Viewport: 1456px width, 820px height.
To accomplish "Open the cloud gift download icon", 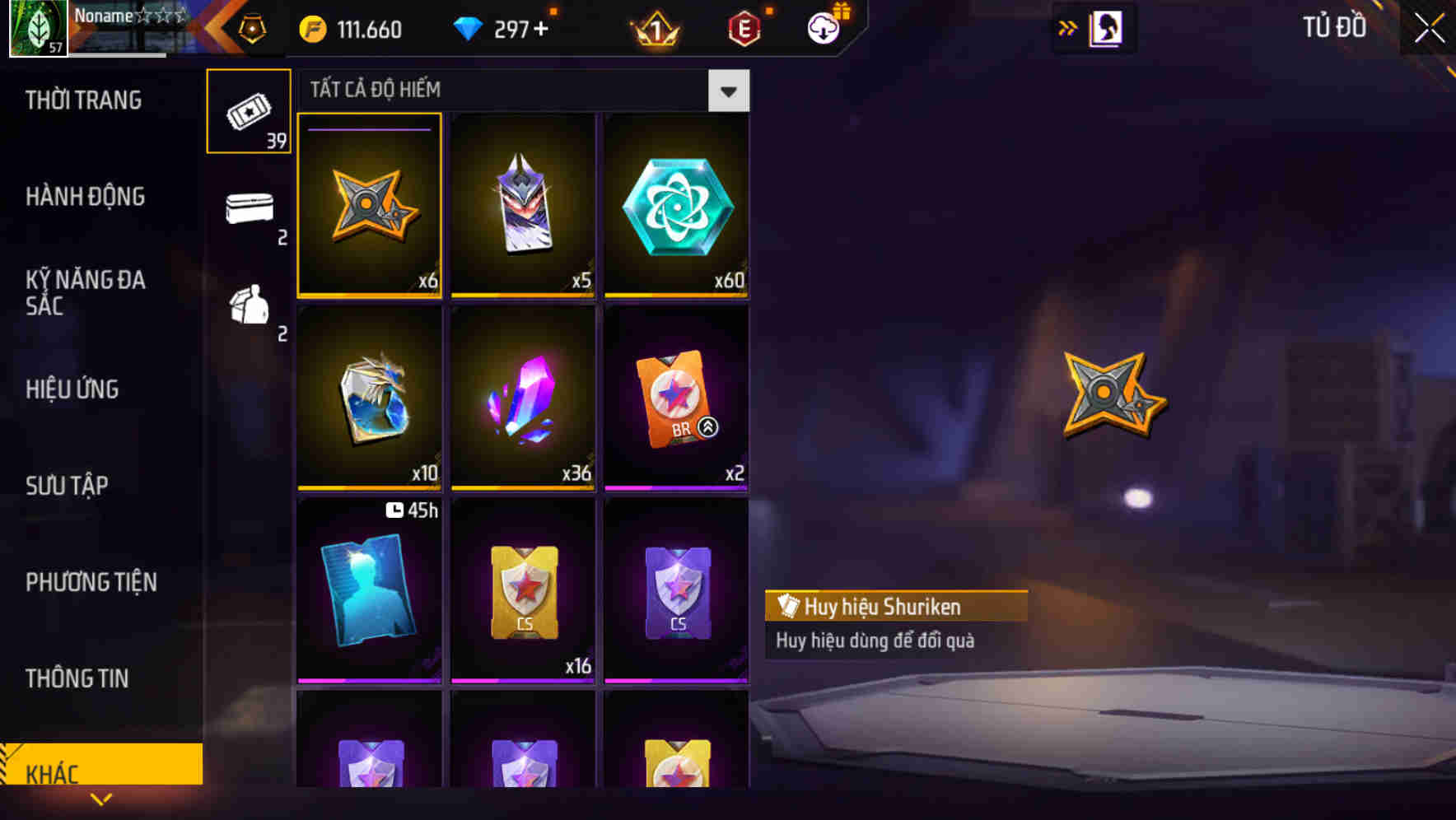I will tap(824, 27).
